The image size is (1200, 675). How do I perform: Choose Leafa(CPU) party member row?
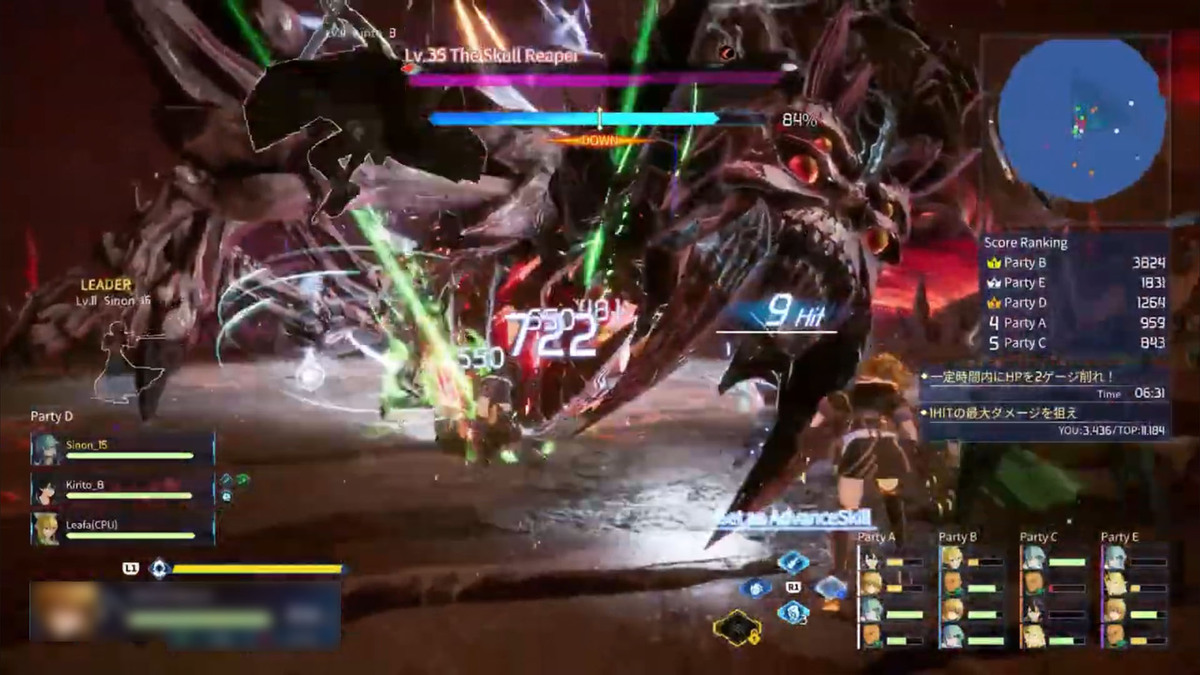[x=122, y=529]
